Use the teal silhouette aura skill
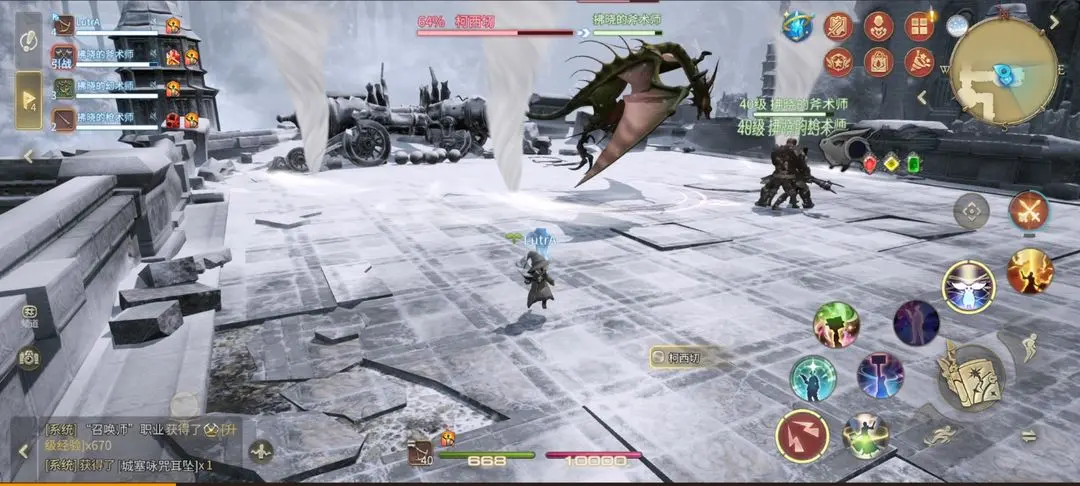 (x=813, y=378)
